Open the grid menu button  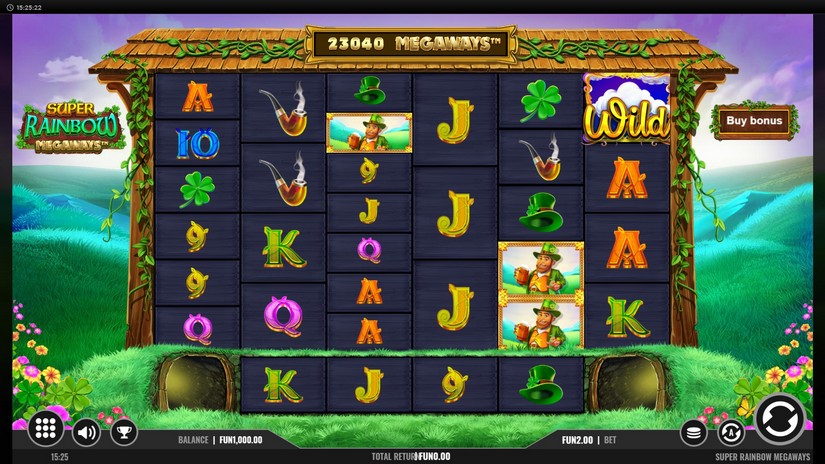pos(46,430)
